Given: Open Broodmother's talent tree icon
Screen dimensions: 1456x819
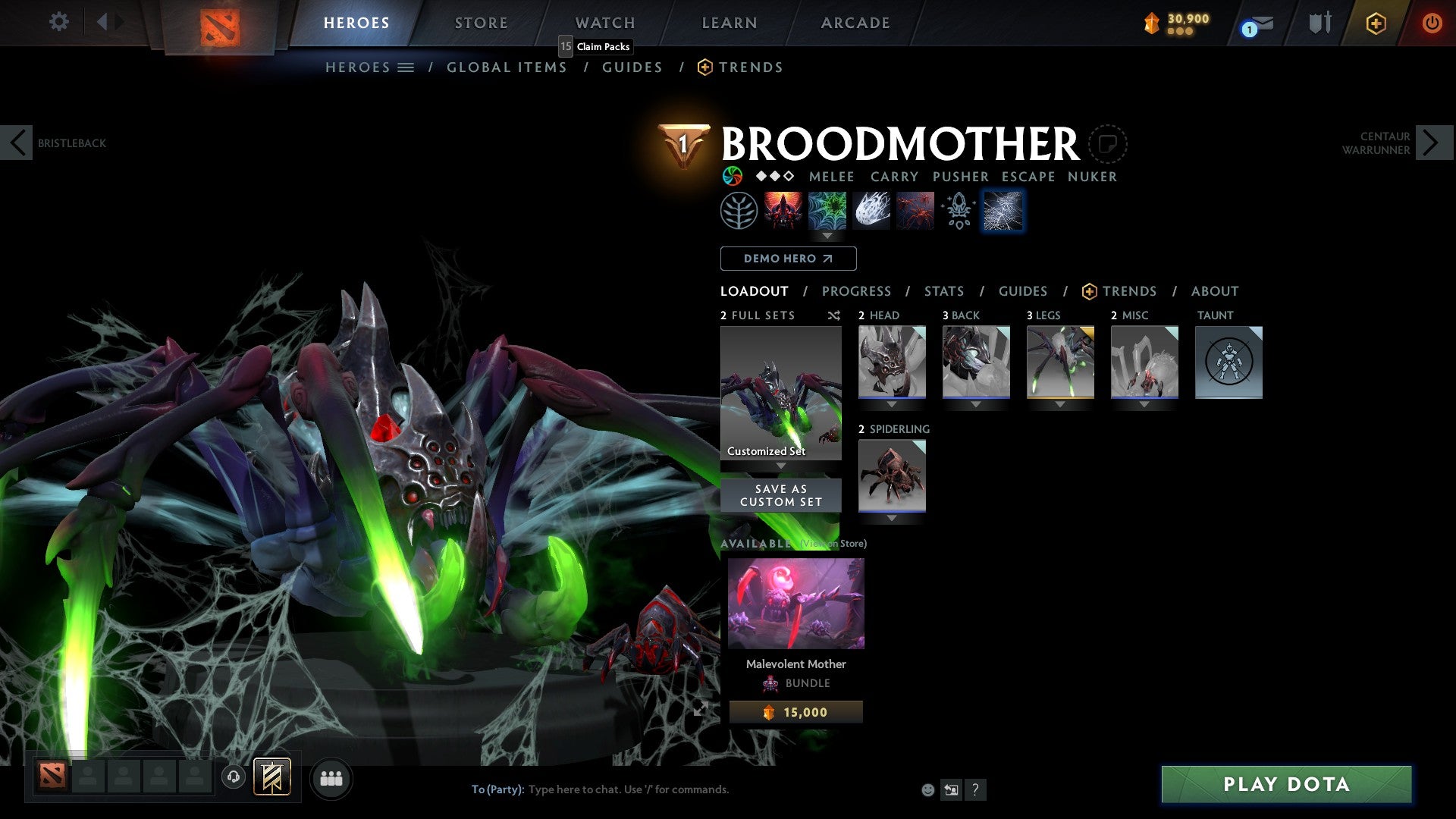Looking at the screenshot, I should tap(737, 210).
